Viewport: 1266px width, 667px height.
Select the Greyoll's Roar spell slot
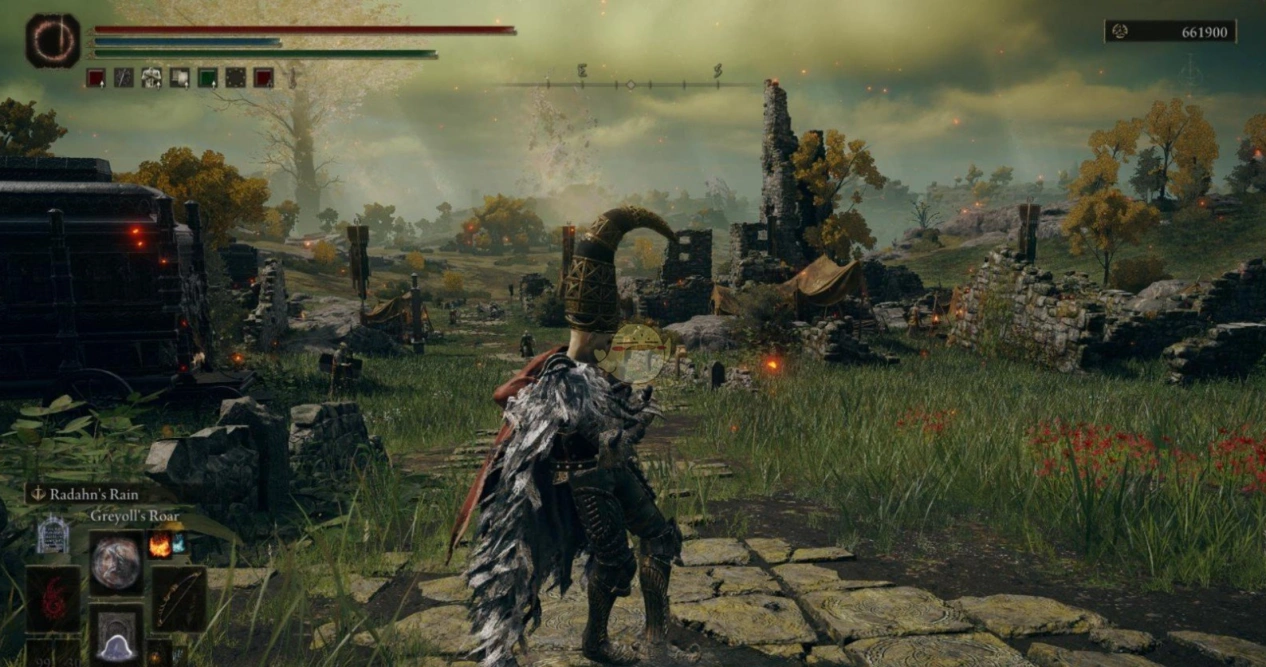pyautogui.click(x=116, y=563)
